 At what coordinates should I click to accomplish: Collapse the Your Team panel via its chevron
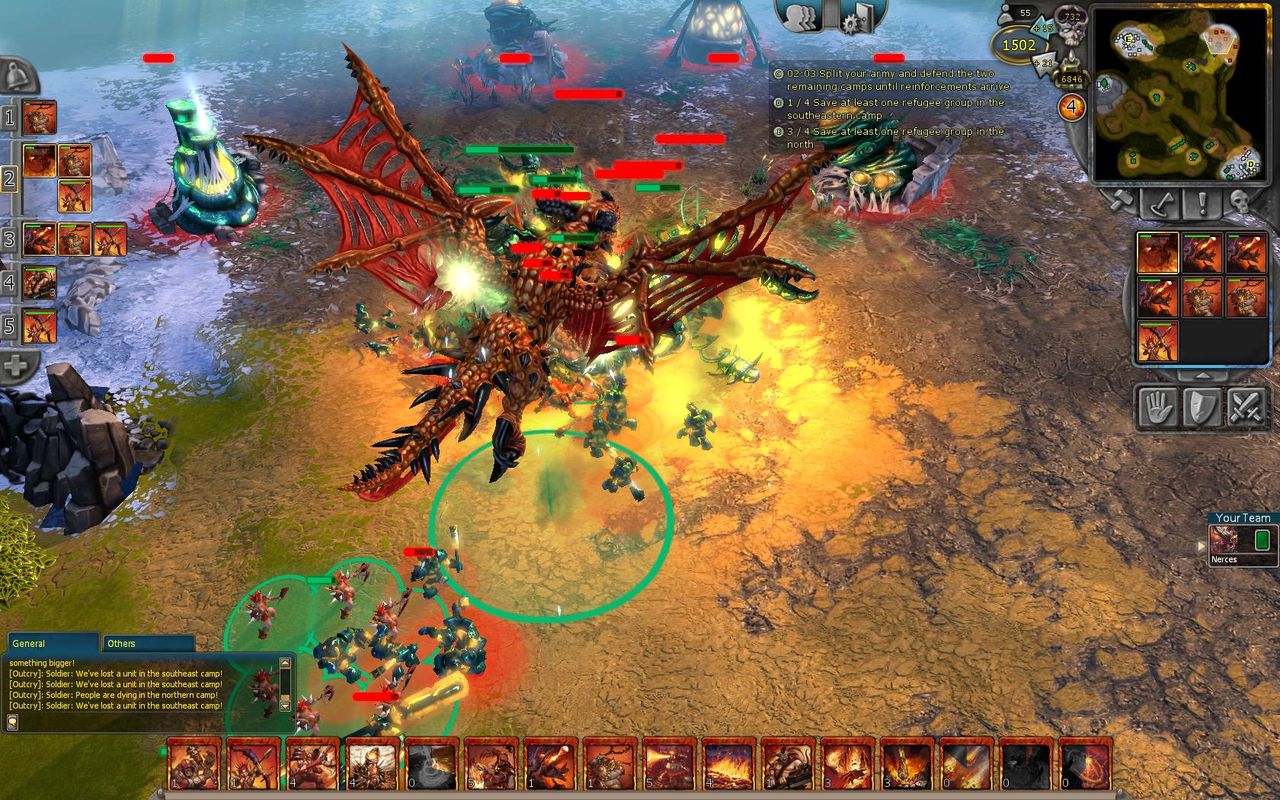tap(1201, 545)
